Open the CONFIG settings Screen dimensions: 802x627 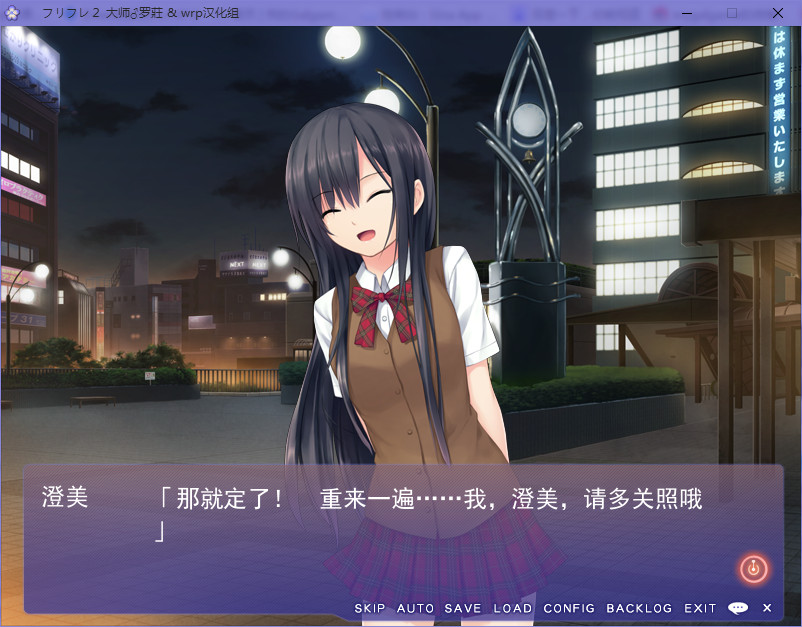[569, 608]
